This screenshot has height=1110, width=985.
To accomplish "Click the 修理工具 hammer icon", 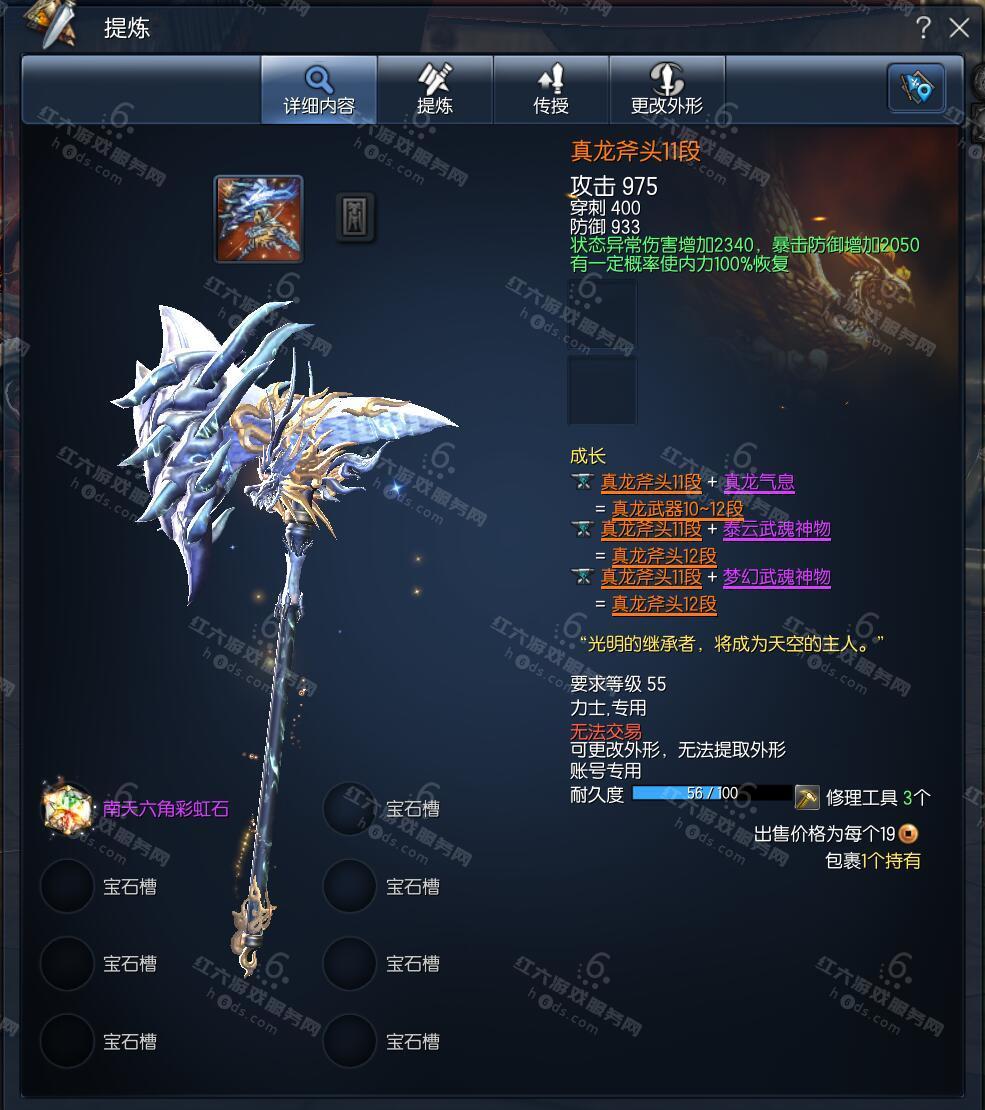I will click(x=807, y=797).
